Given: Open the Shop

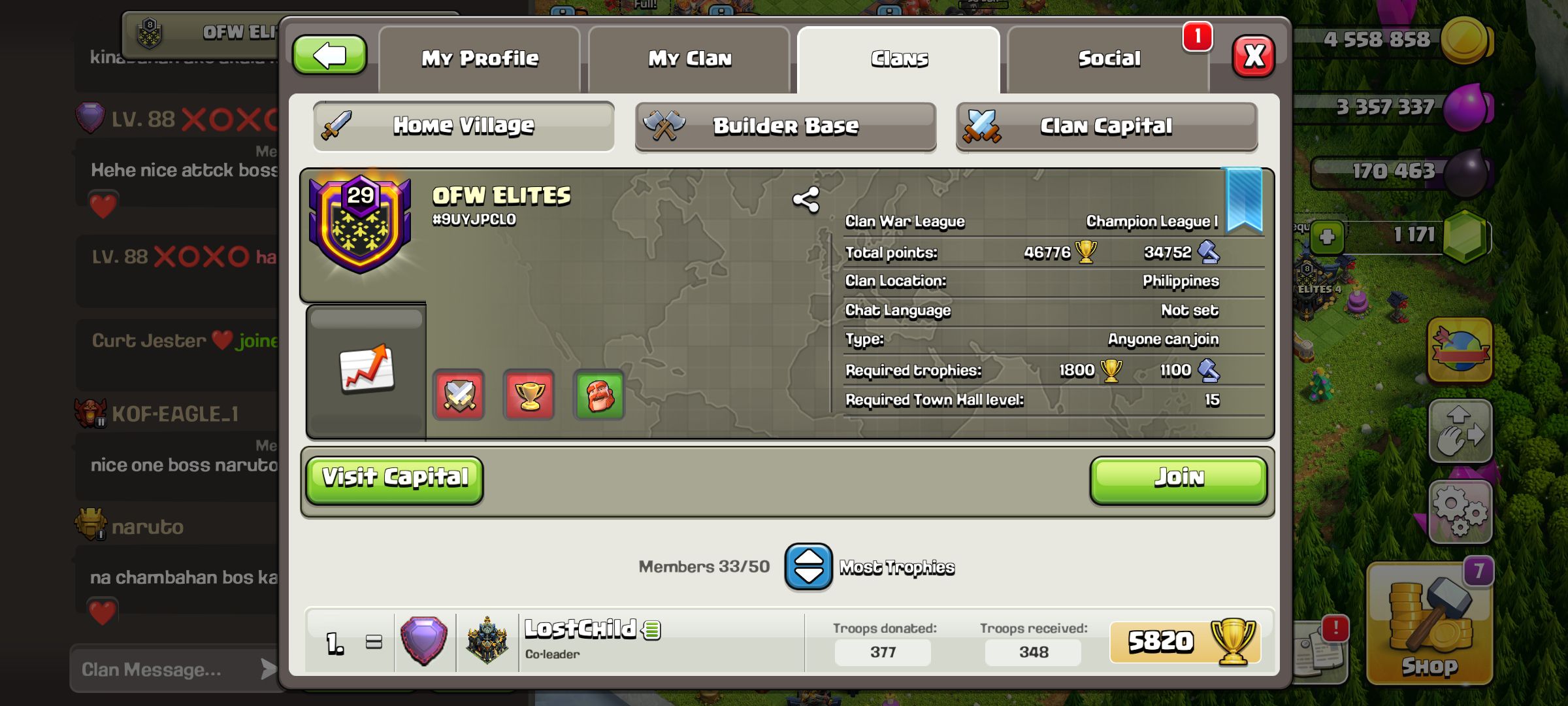Looking at the screenshot, I should click(x=1429, y=624).
